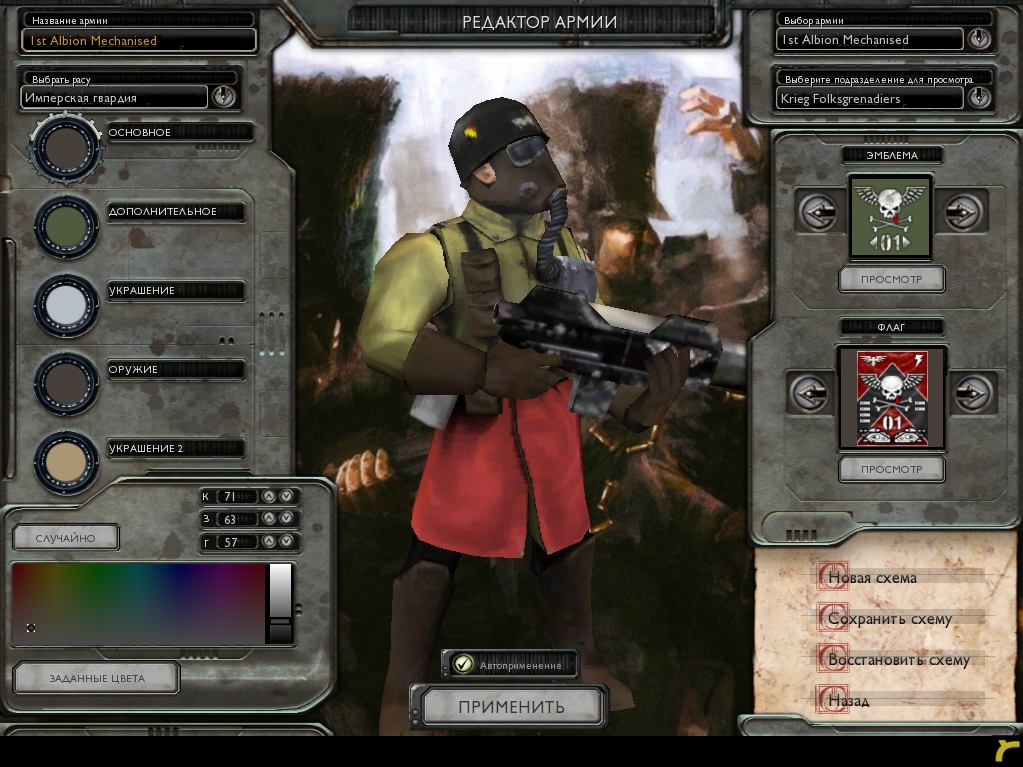Click the ПРИМЕНИТЬ apply button
Screen dimensions: 1023x767
coord(512,707)
